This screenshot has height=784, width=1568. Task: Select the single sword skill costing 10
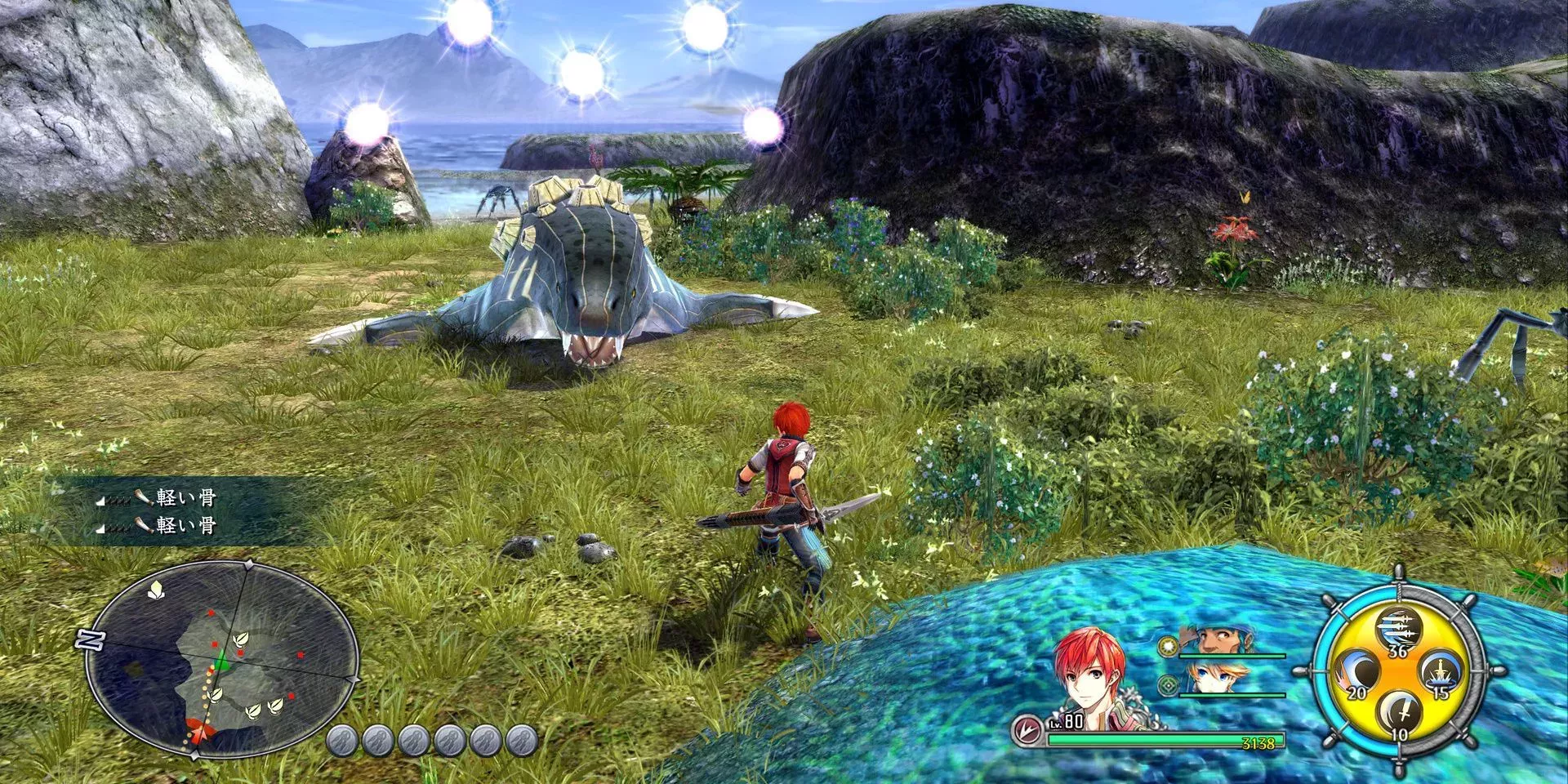point(1397,715)
